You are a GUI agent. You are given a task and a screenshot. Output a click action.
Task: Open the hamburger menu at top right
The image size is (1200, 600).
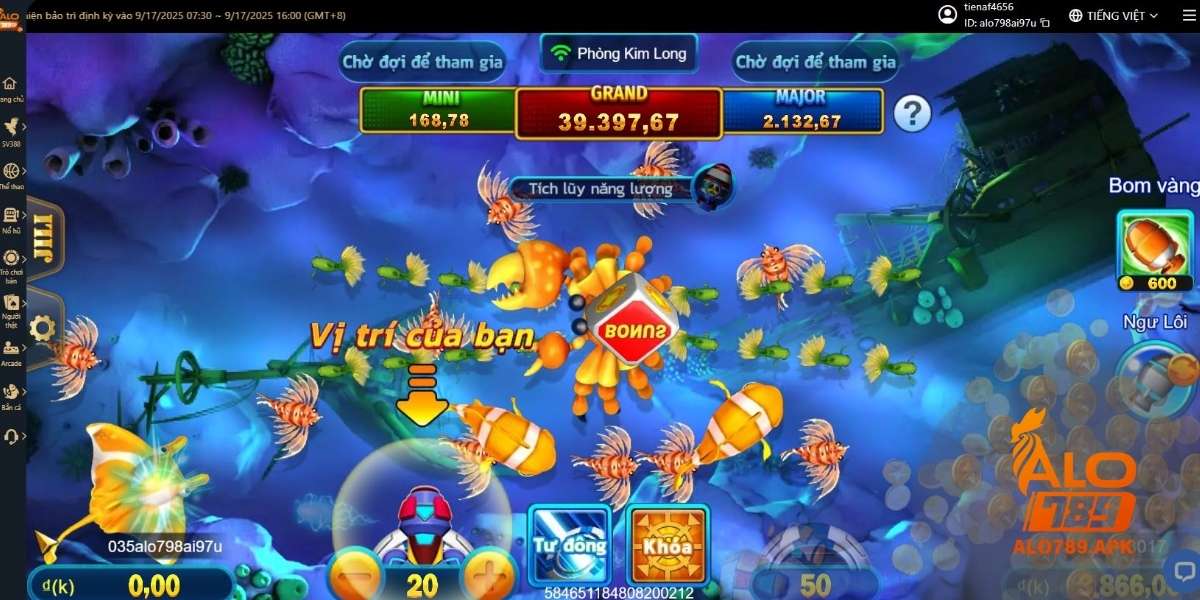(x=1188, y=15)
